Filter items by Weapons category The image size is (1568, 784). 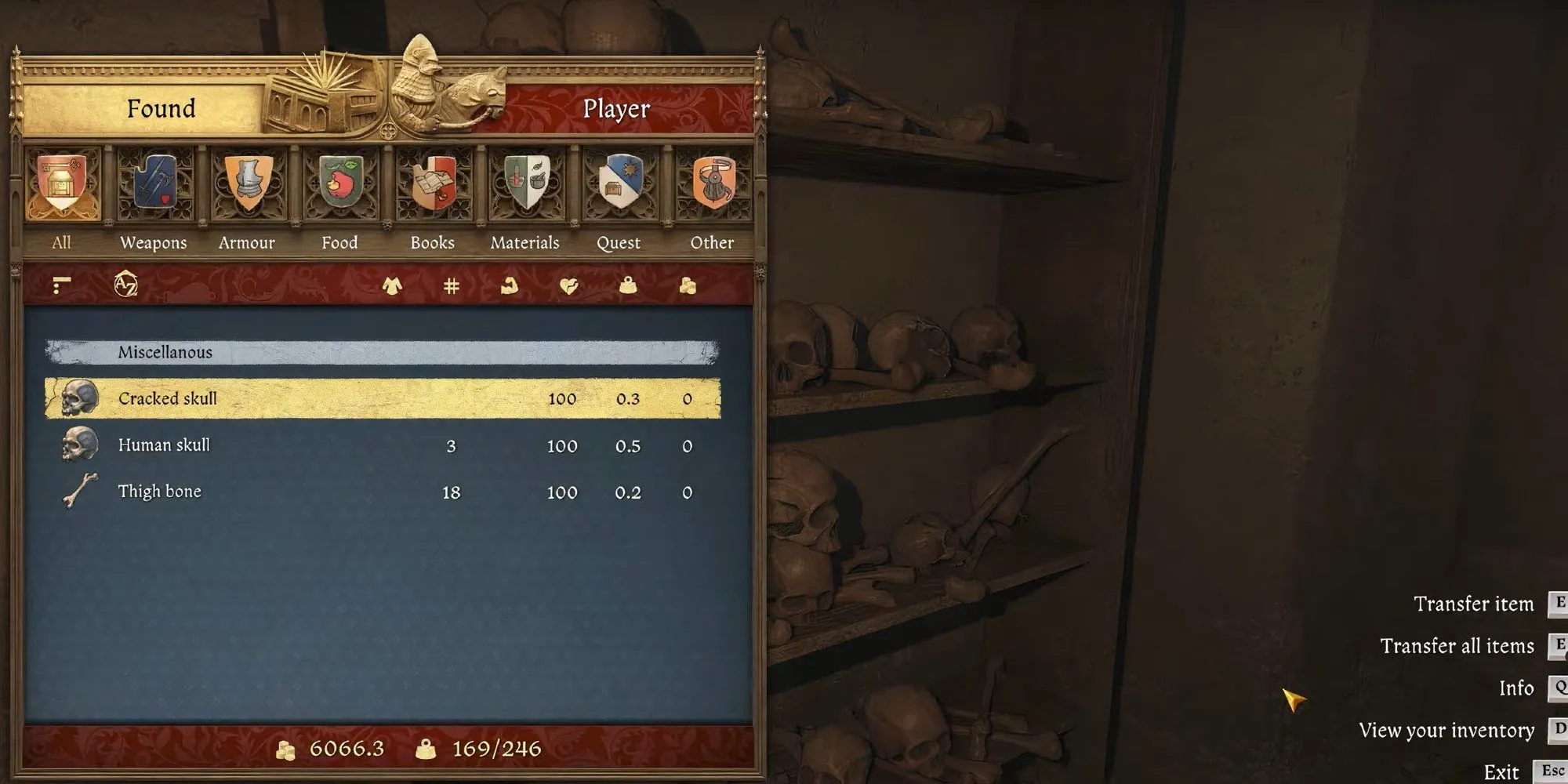click(154, 187)
